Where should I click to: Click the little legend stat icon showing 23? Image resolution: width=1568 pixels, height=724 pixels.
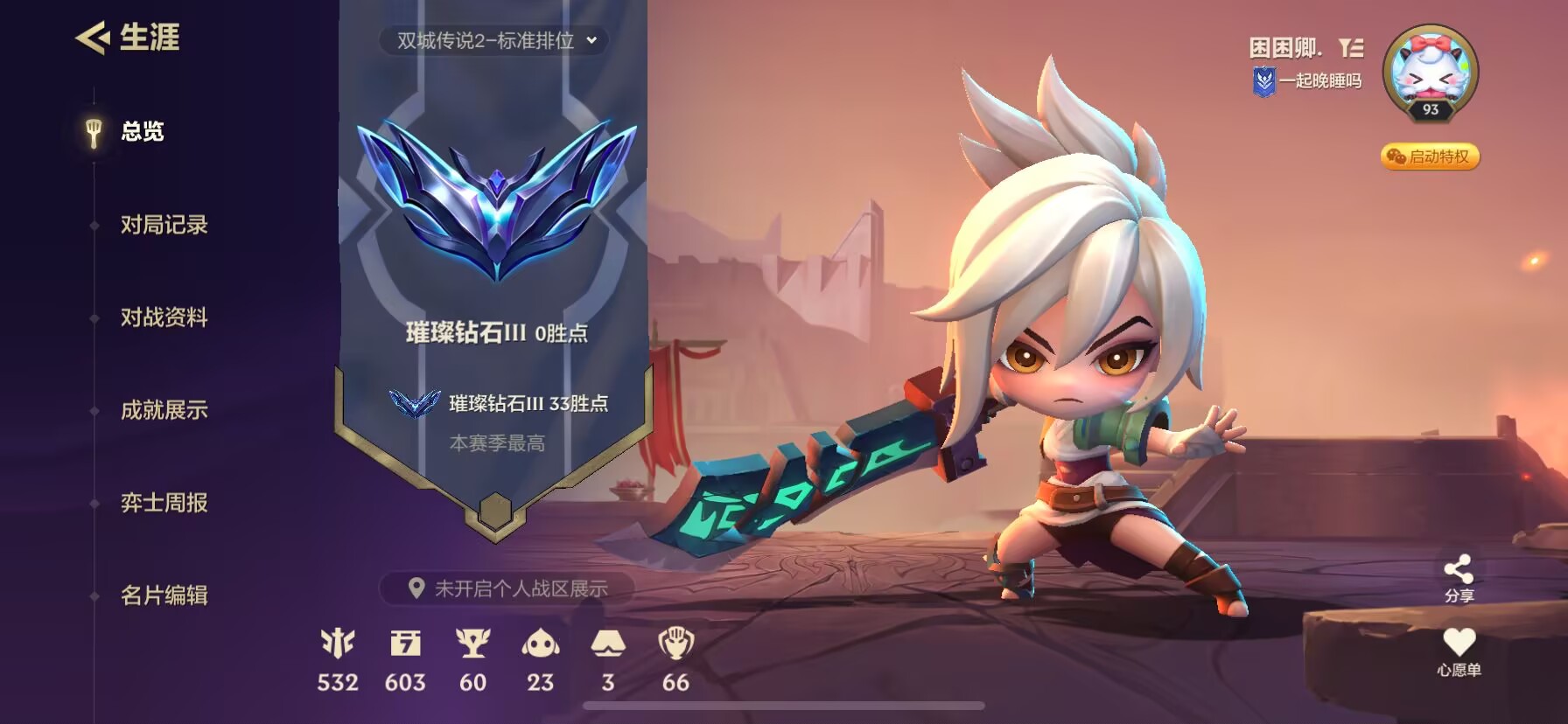pos(540,645)
